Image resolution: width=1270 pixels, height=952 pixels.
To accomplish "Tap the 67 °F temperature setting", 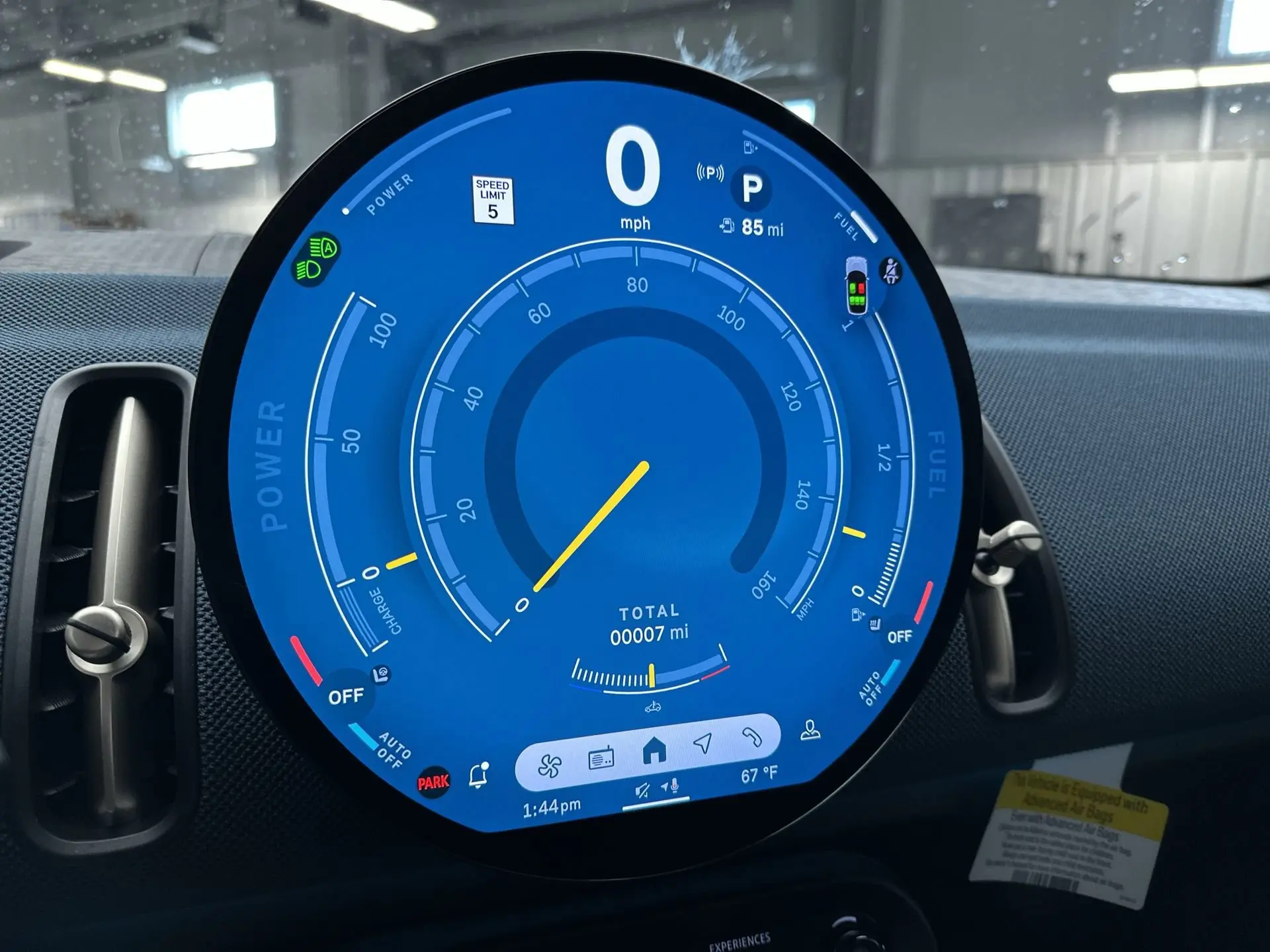I will coord(759,775).
